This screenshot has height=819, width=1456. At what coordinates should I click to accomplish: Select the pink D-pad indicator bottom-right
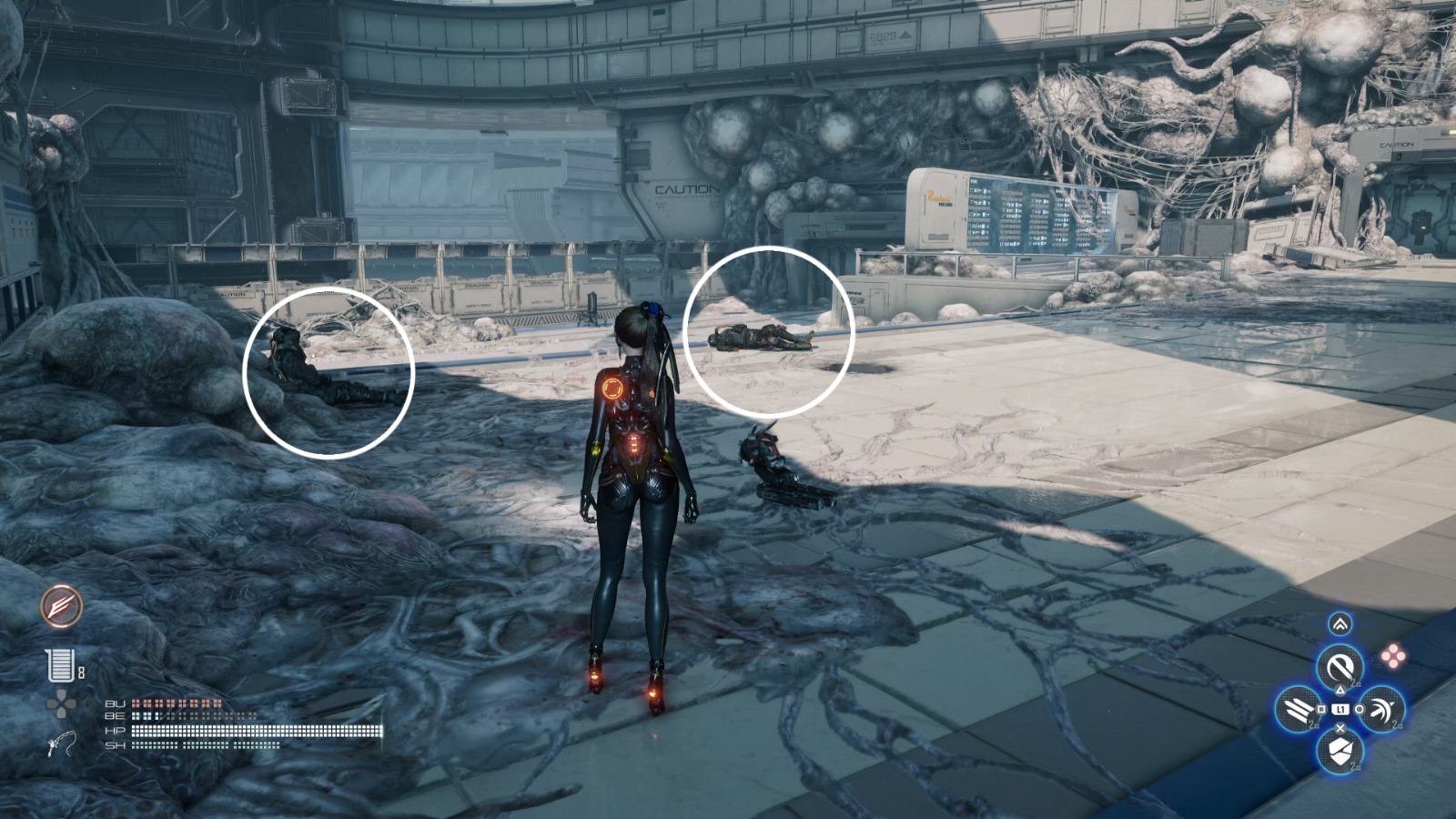1393,654
